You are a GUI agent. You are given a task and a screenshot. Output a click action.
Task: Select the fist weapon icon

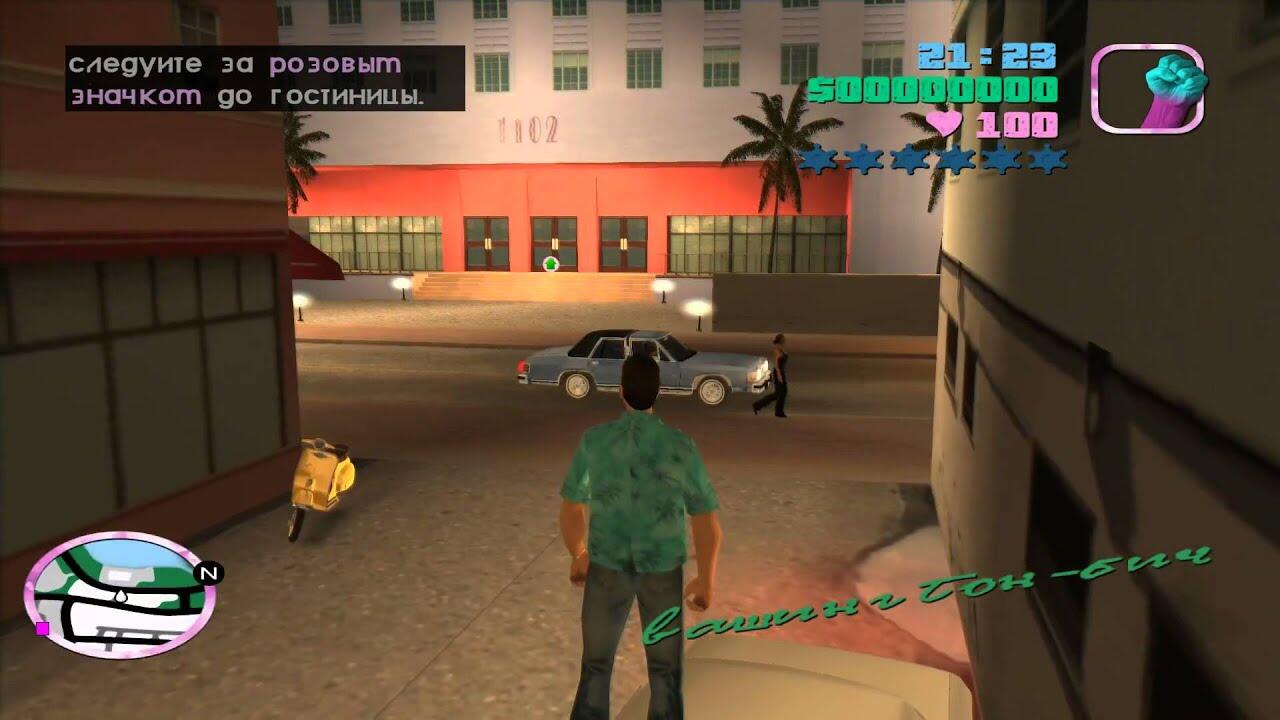[1148, 89]
